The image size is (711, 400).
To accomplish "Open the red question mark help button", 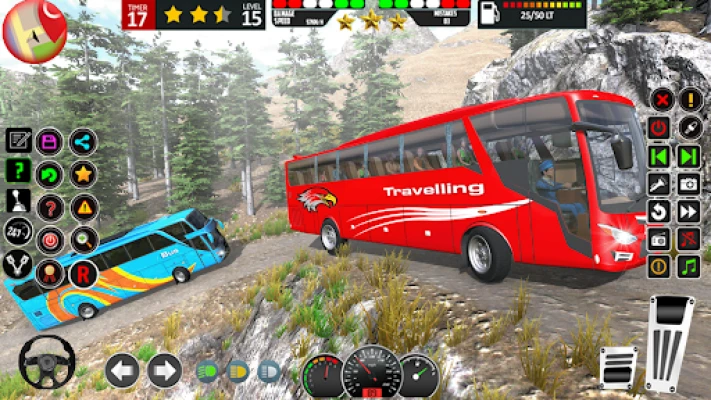I will [x=49, y=207].
